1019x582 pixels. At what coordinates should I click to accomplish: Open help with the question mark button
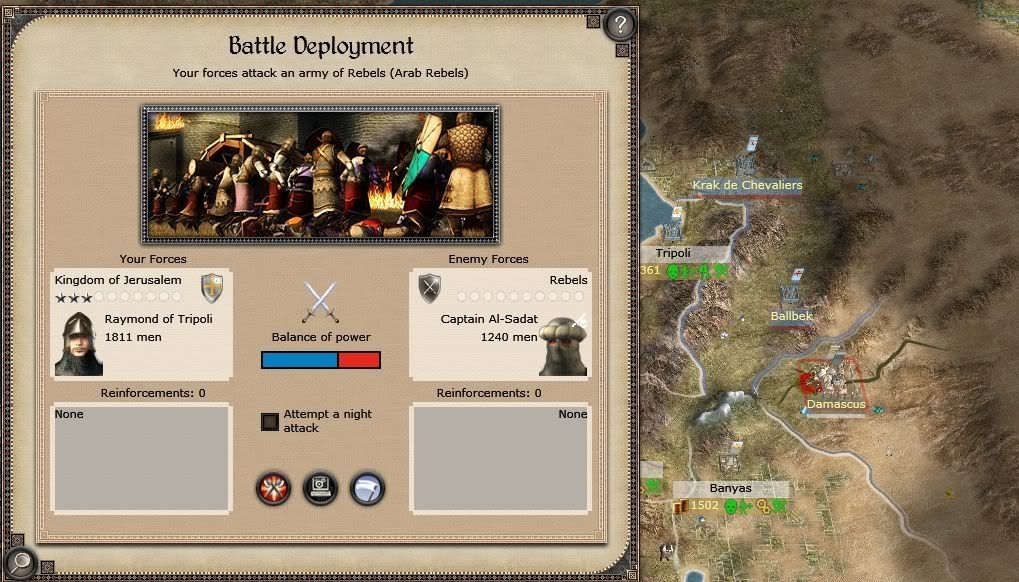click(x=620, y=24)
